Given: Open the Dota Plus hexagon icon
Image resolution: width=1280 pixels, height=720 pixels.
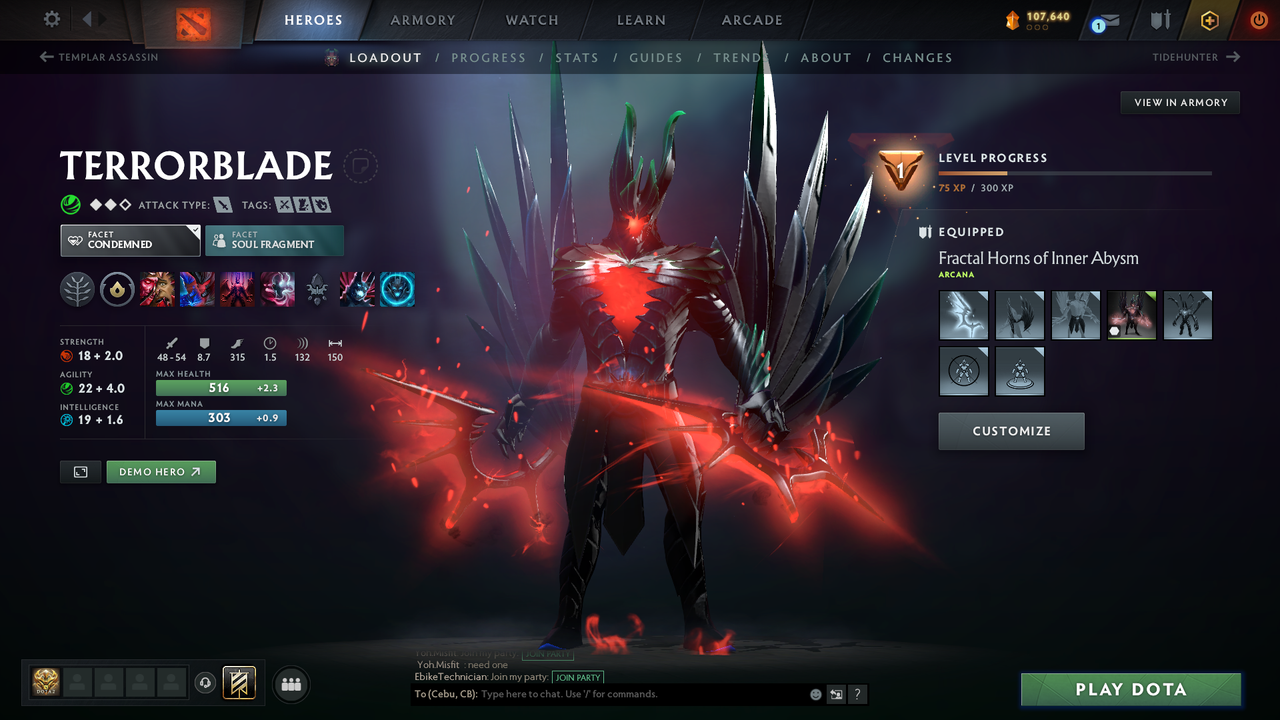Looking at the screenshot, I should (x=1209, y=19).
